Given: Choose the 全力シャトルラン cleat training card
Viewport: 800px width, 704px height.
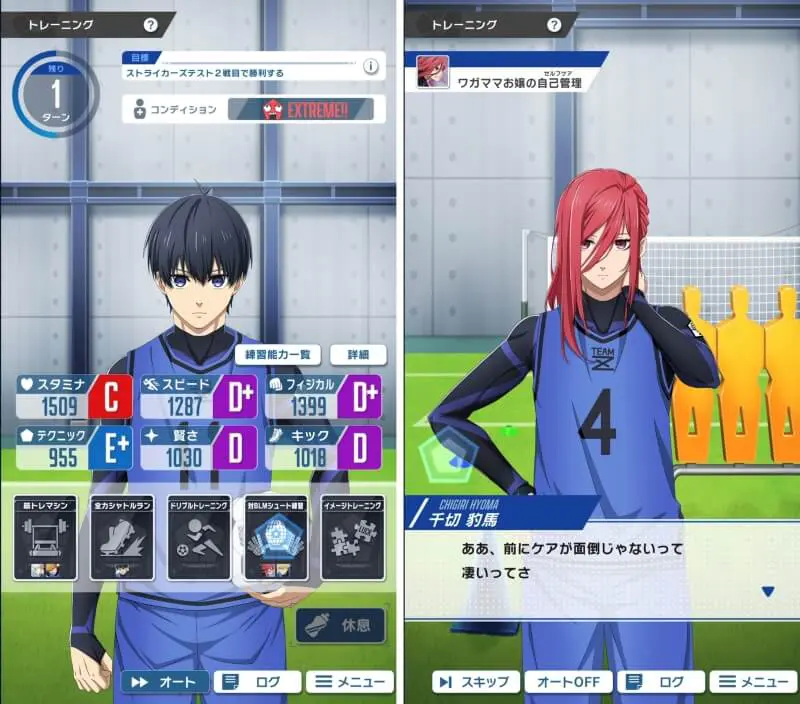Looking at the screenshot, I should click(122, 538).
